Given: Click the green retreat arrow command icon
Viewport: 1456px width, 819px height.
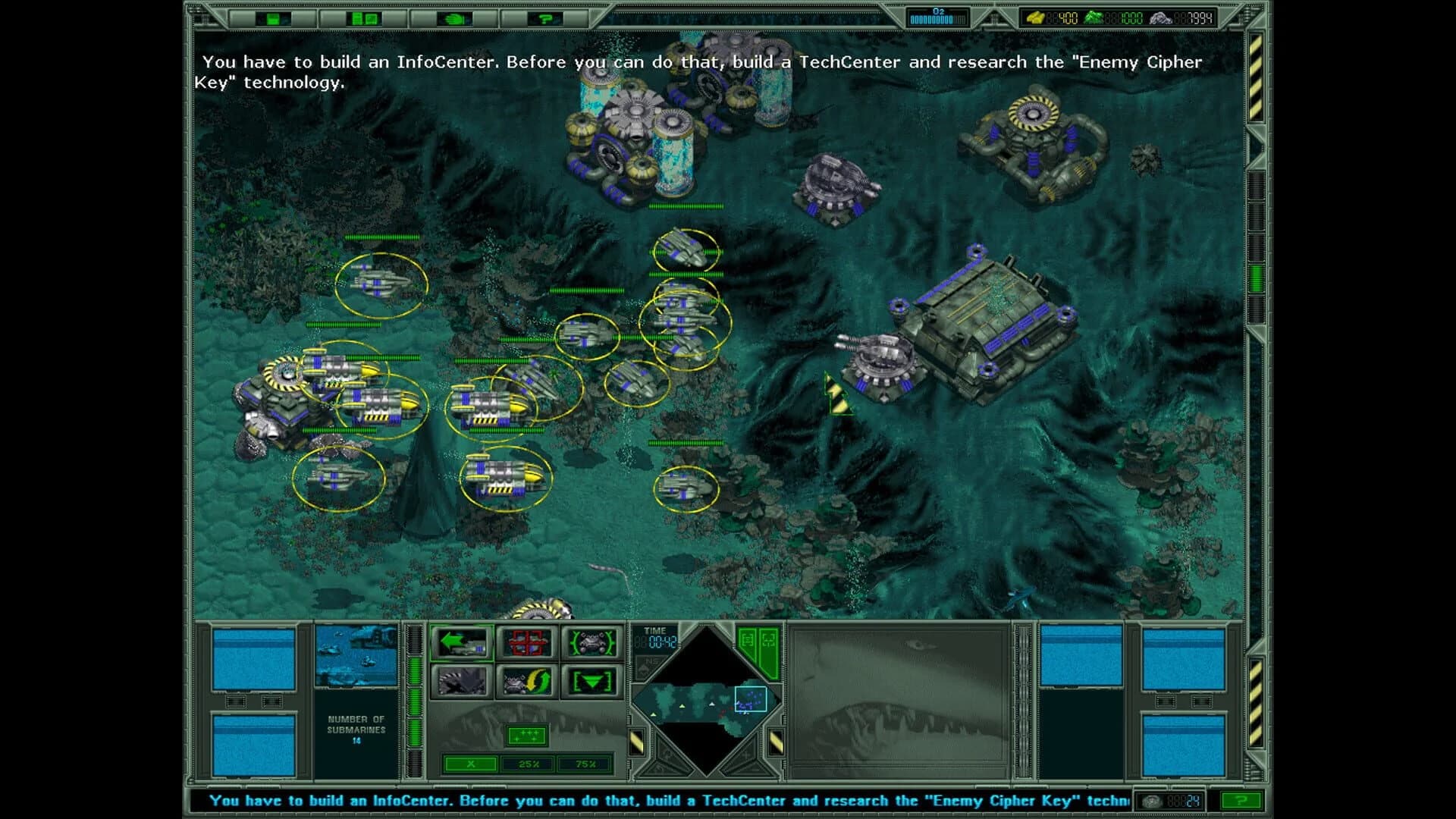Looking at the screenshot, I should click(463, 641).
